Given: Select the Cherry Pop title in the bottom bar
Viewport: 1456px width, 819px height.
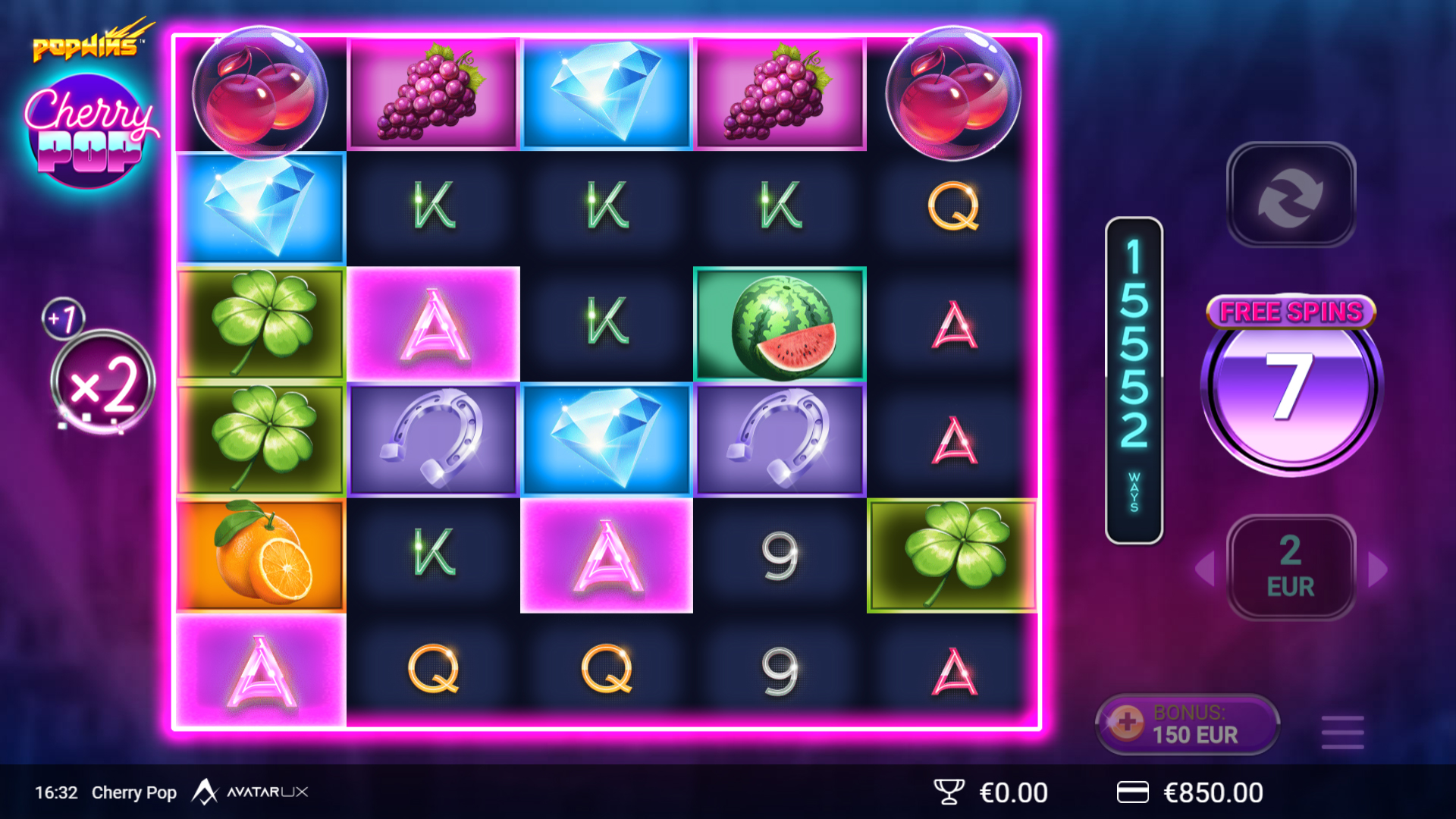Looking at the screenshot, I should [x=134, y=792].
